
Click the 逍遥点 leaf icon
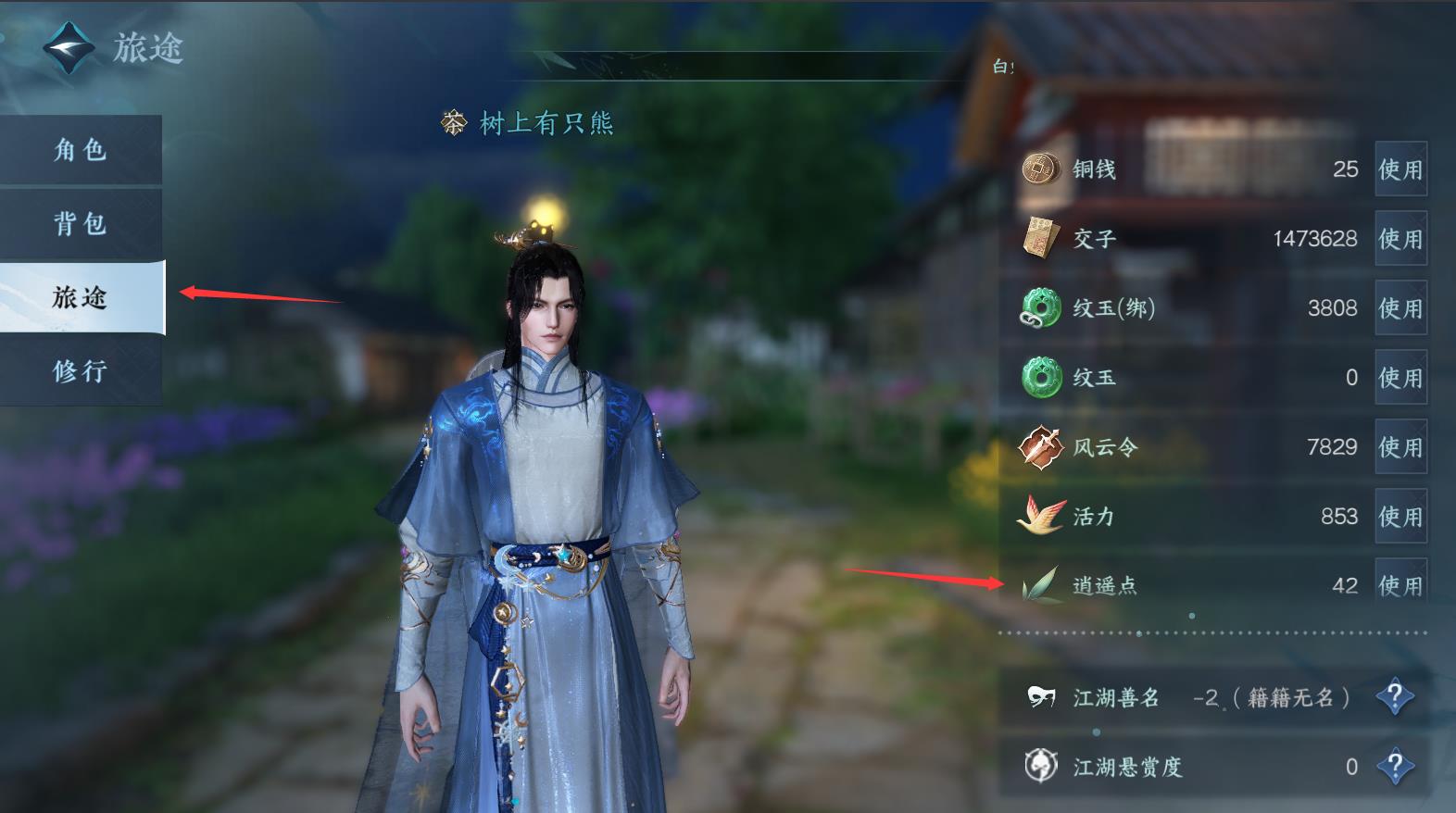click(x=1041, y=585)
